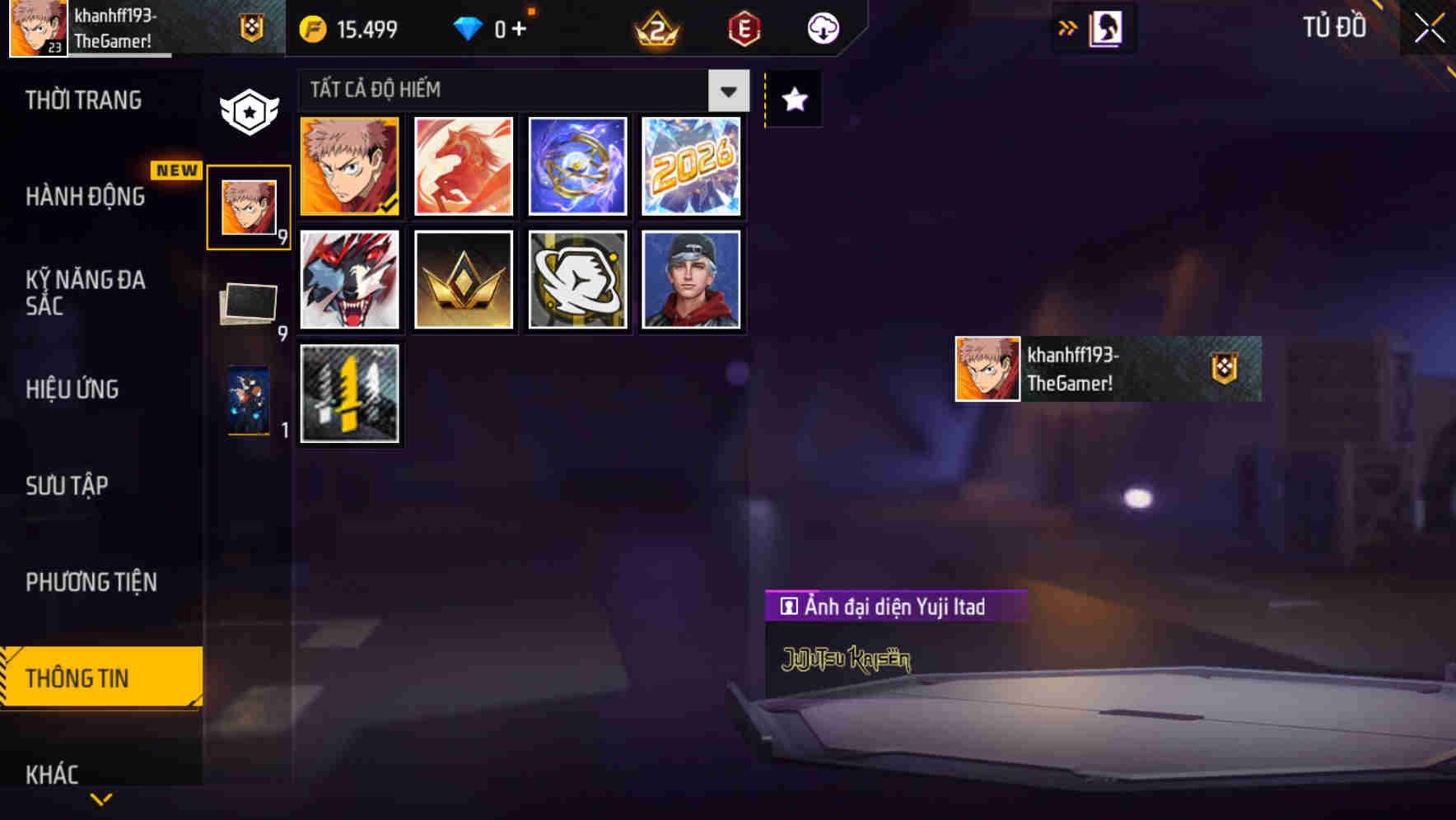Image resolution: width=1456 pixels, height=820 pixels.
Task: Open the season rank crown badge
Action: pos(653,29)
